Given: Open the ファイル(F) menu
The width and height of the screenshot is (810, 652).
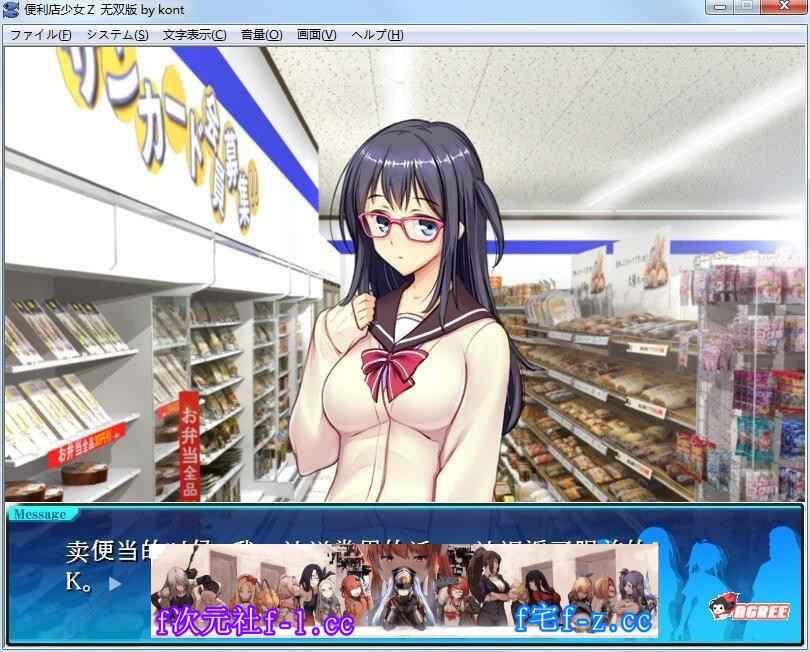Looking at the screenshot, I should 40,35.
